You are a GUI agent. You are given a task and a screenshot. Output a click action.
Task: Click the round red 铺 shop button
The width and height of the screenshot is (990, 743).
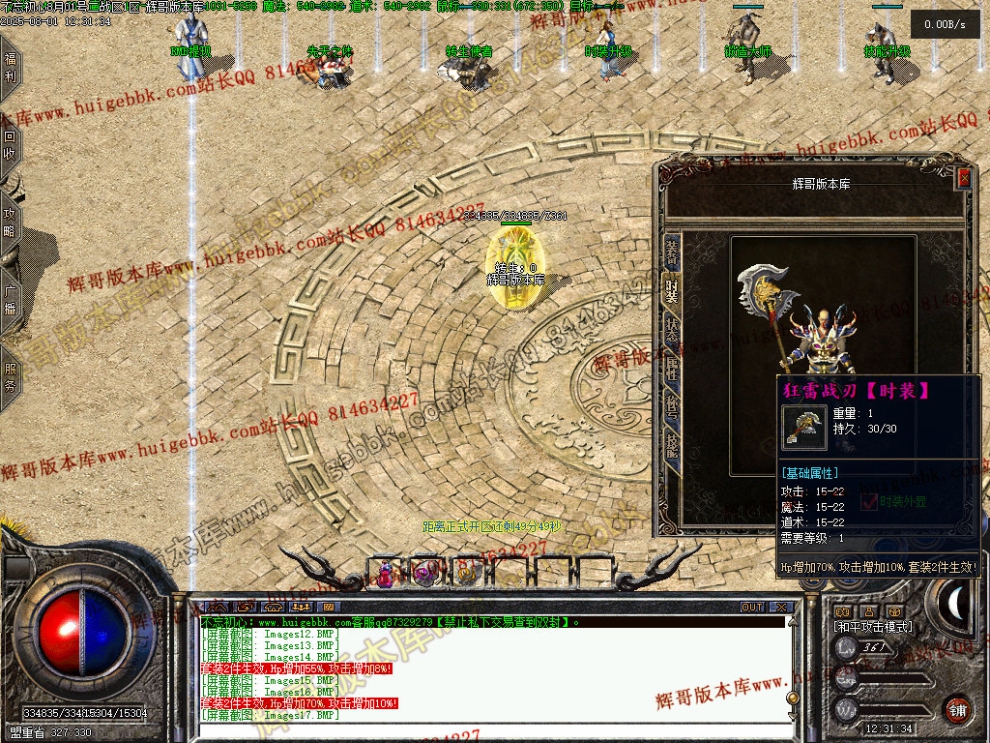(x=957, y=708)
